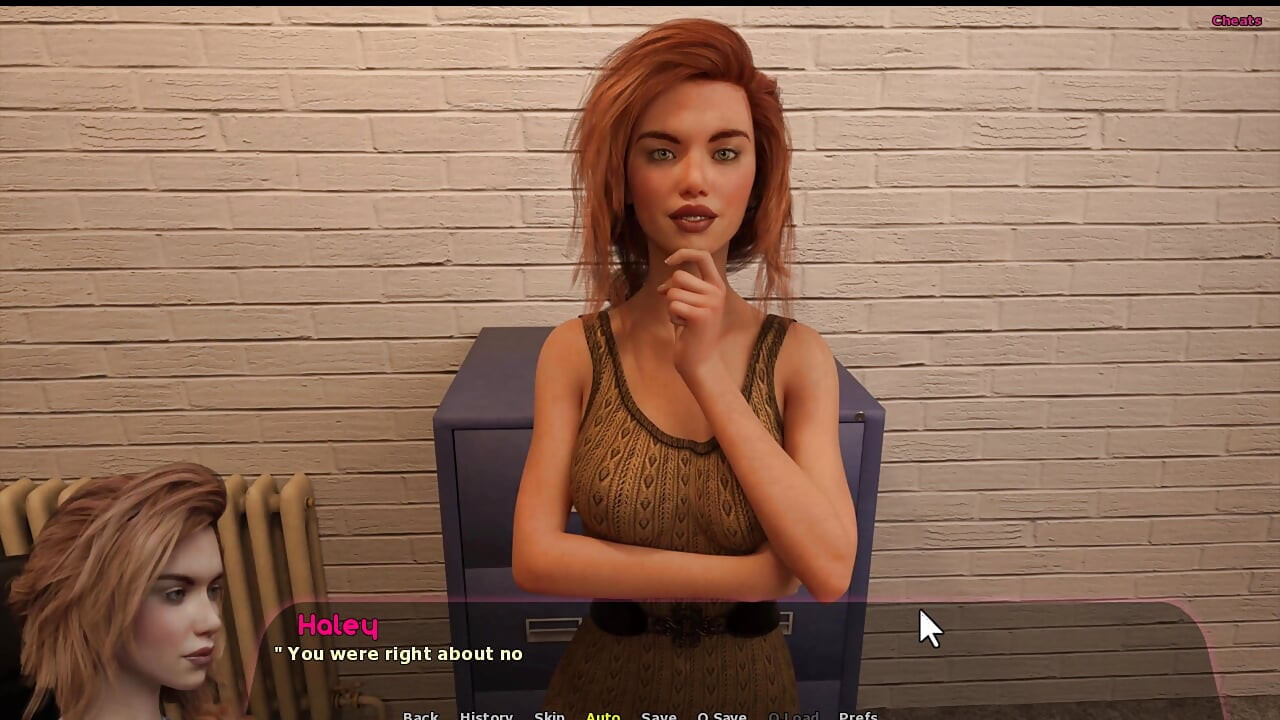Activate Skip mode
The width and height of the screenshot is (1280, 720).
click(549, 714)
